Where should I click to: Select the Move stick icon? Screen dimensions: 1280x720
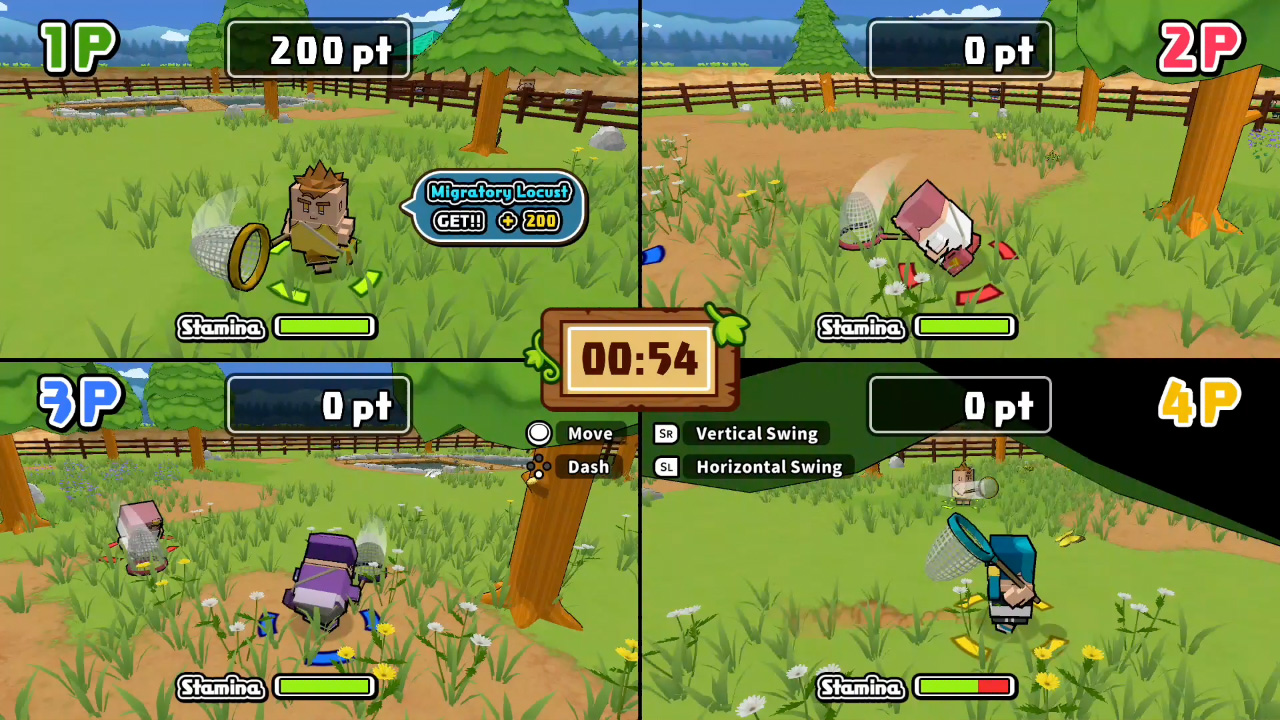click(539, 433)
